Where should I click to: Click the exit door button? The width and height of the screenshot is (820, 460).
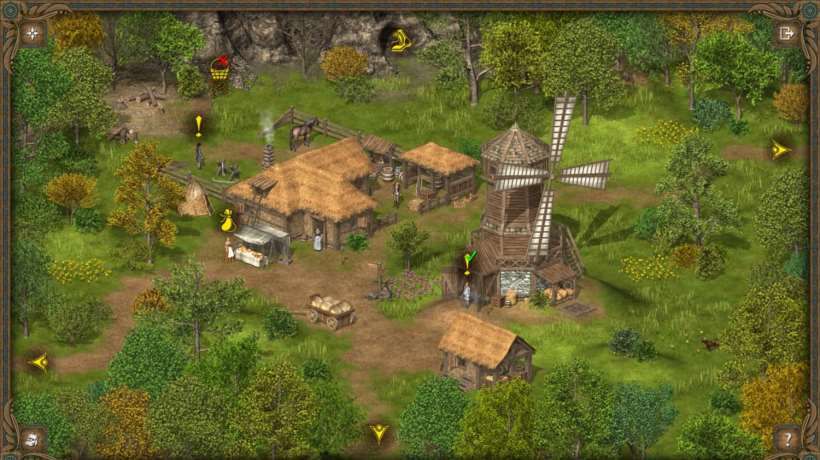coord(786,33)
